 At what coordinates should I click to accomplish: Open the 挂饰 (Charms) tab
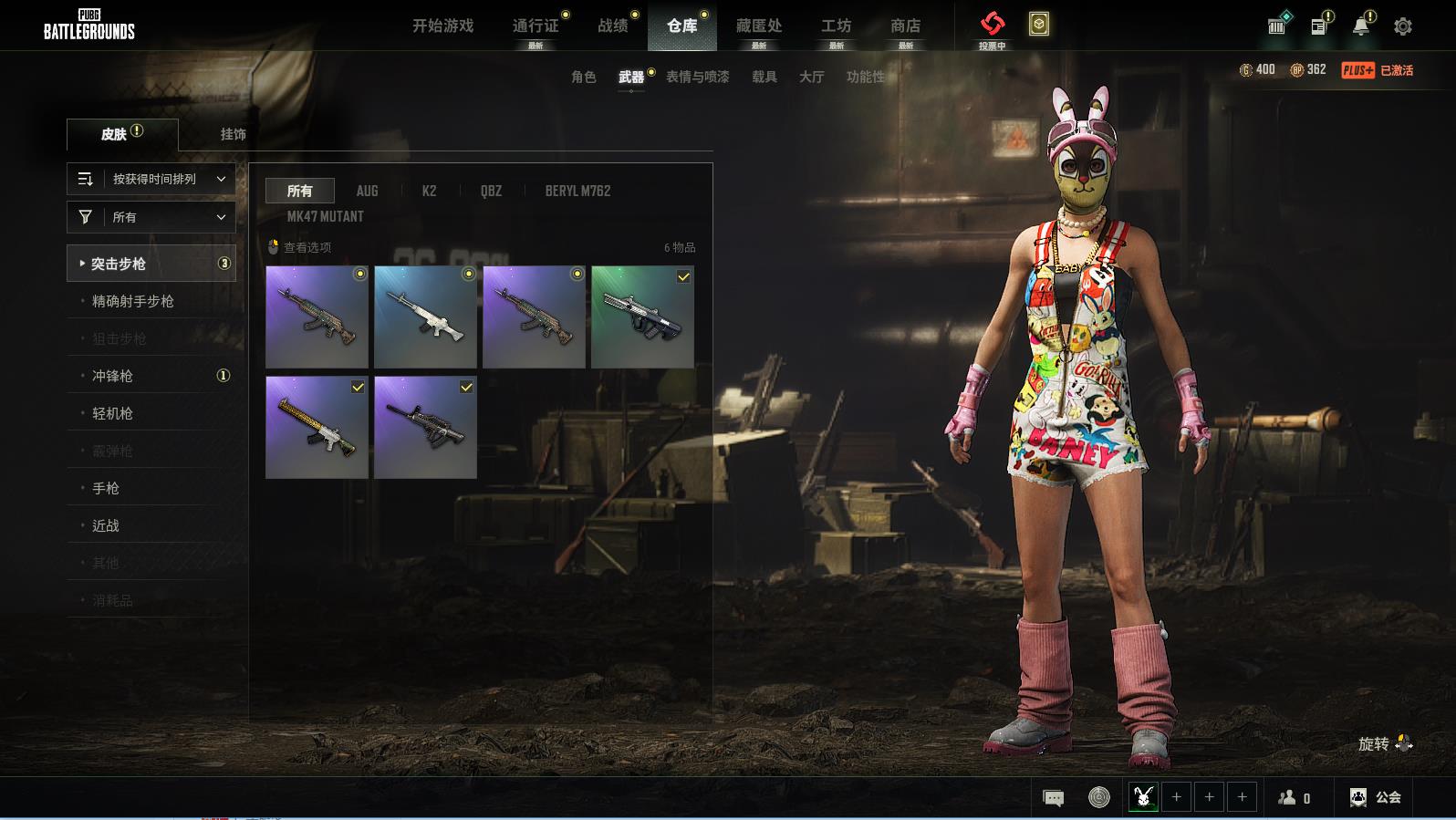point(233,134)
